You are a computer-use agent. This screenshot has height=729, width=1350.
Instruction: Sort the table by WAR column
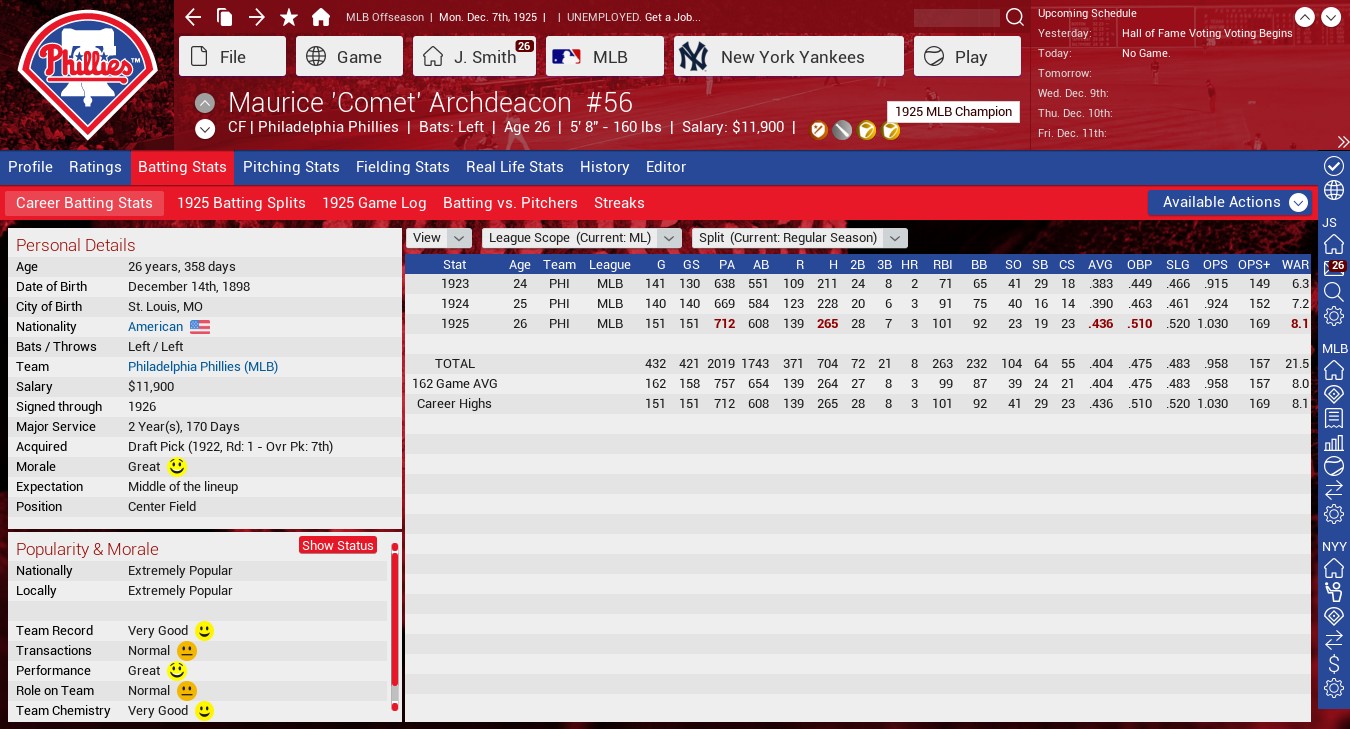tap(1295, 265)
